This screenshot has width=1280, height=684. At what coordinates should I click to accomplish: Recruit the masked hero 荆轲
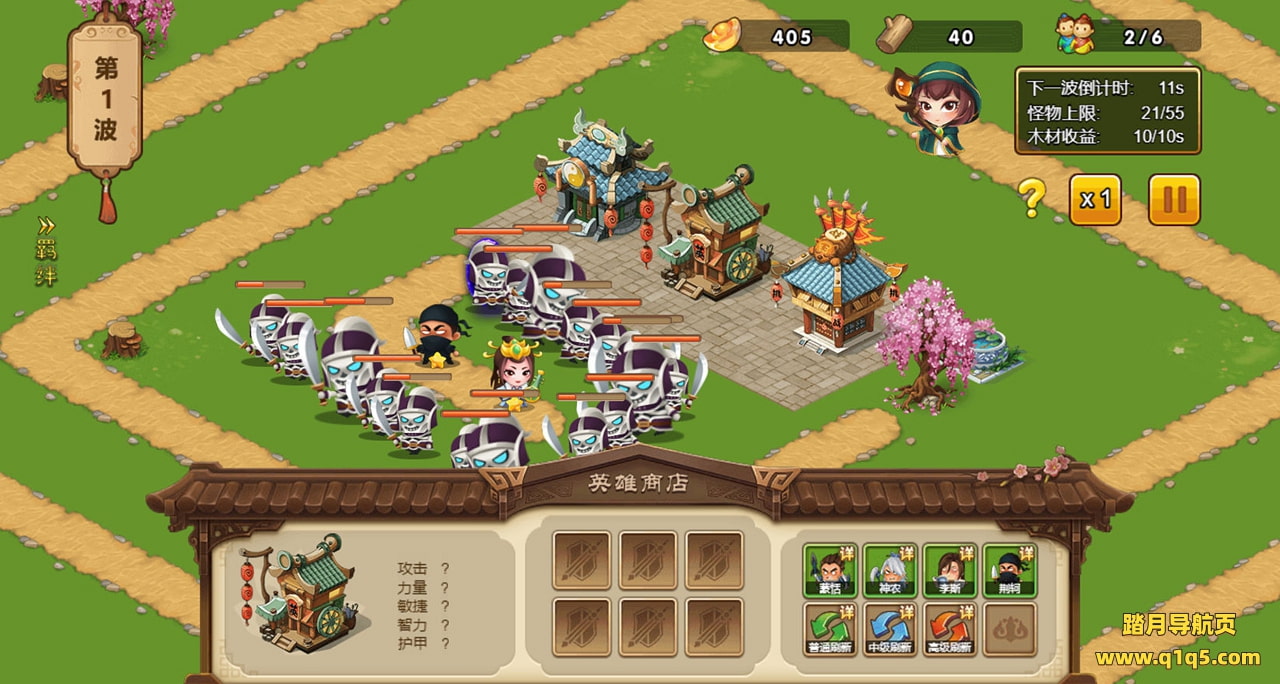coord(1010,570)
